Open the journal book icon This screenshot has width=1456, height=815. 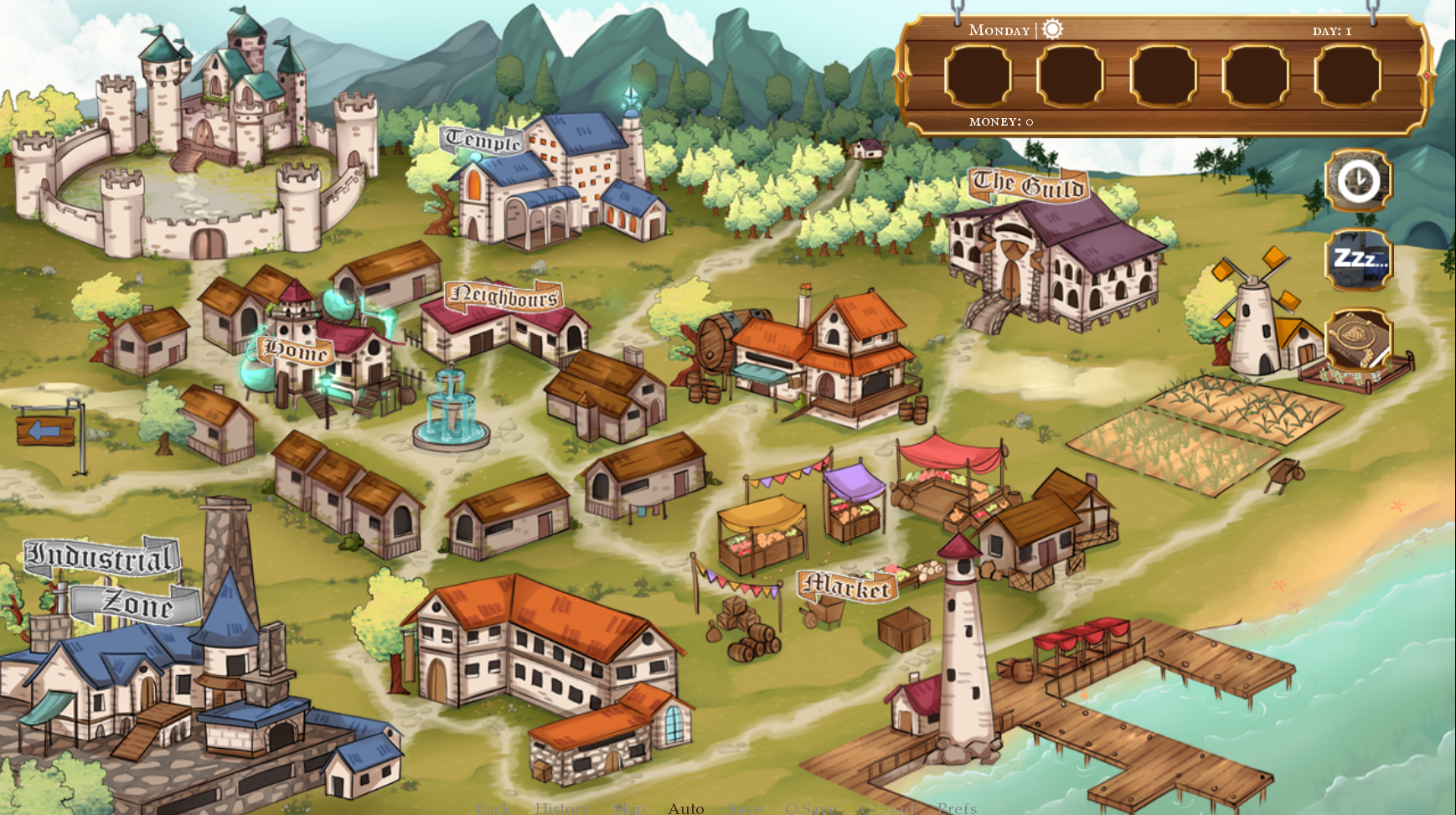1357,339
